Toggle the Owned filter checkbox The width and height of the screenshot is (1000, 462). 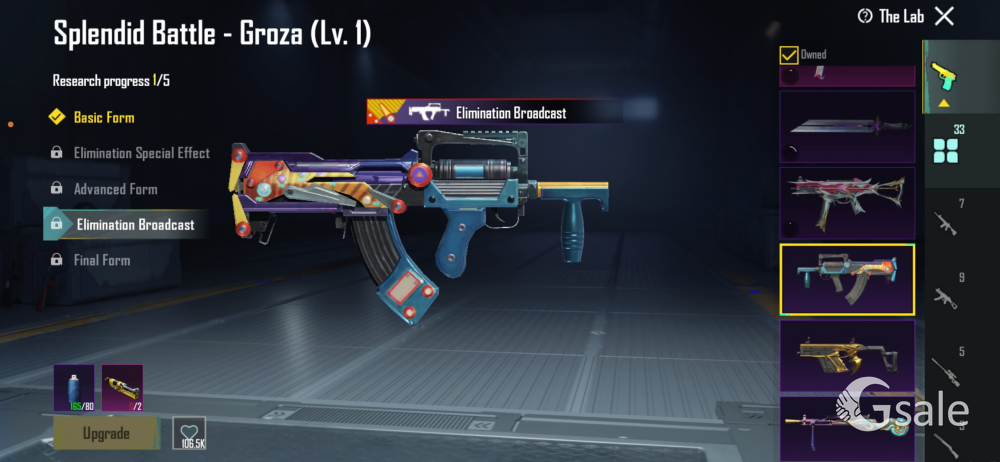pyautogui.click(x=789, y=54)
